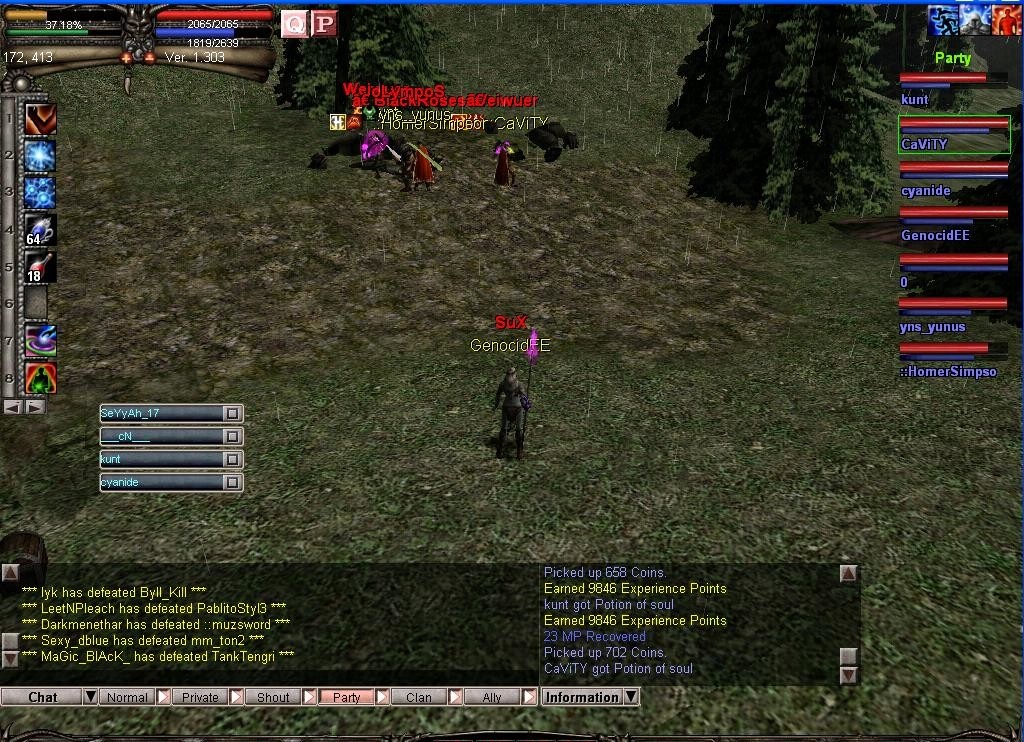Select the cyanide whisper bar
This screenshot has width=1024, height=742.
pos(160,483)
